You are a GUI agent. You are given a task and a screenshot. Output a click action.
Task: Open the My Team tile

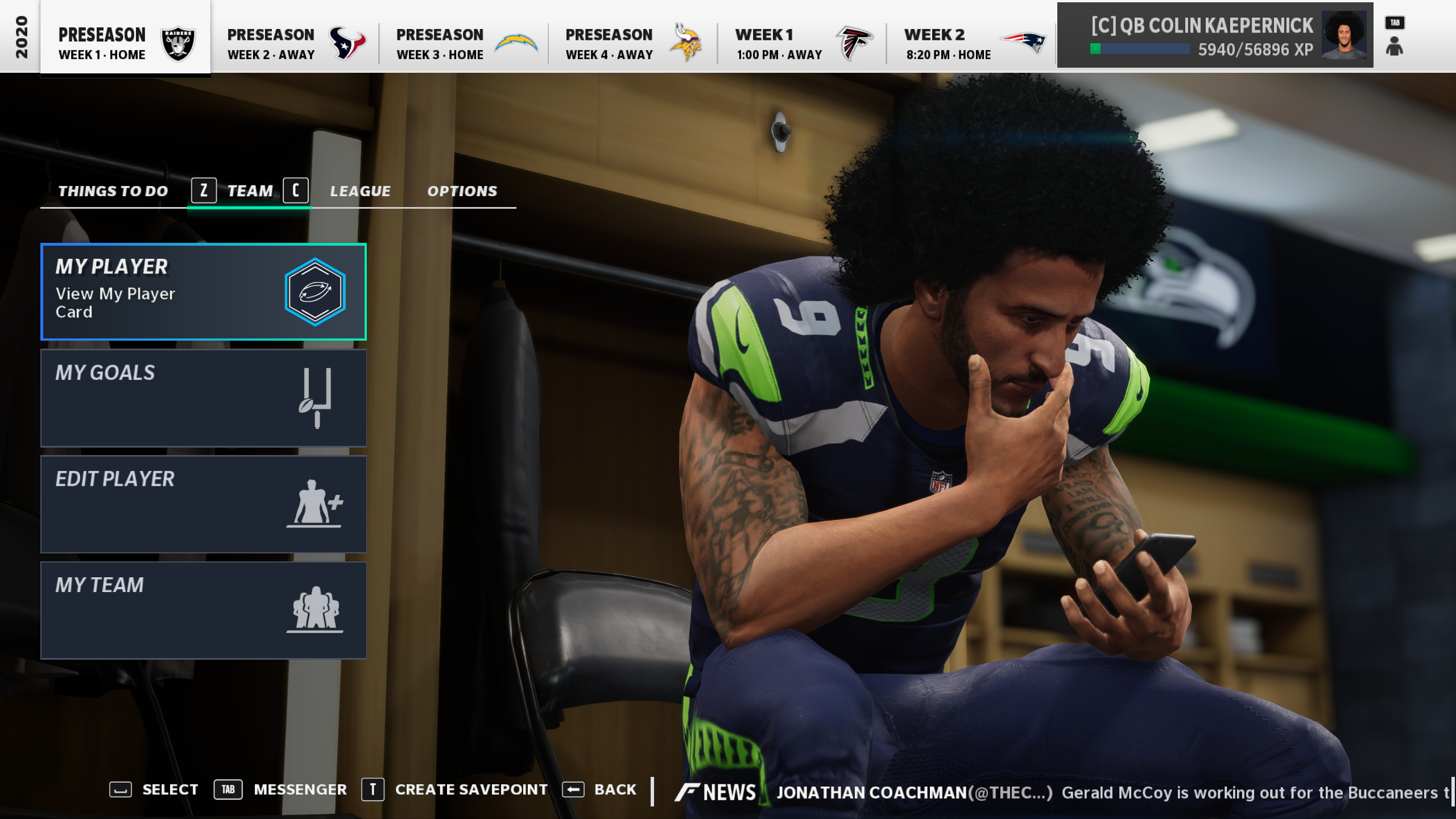coord(203,610)
